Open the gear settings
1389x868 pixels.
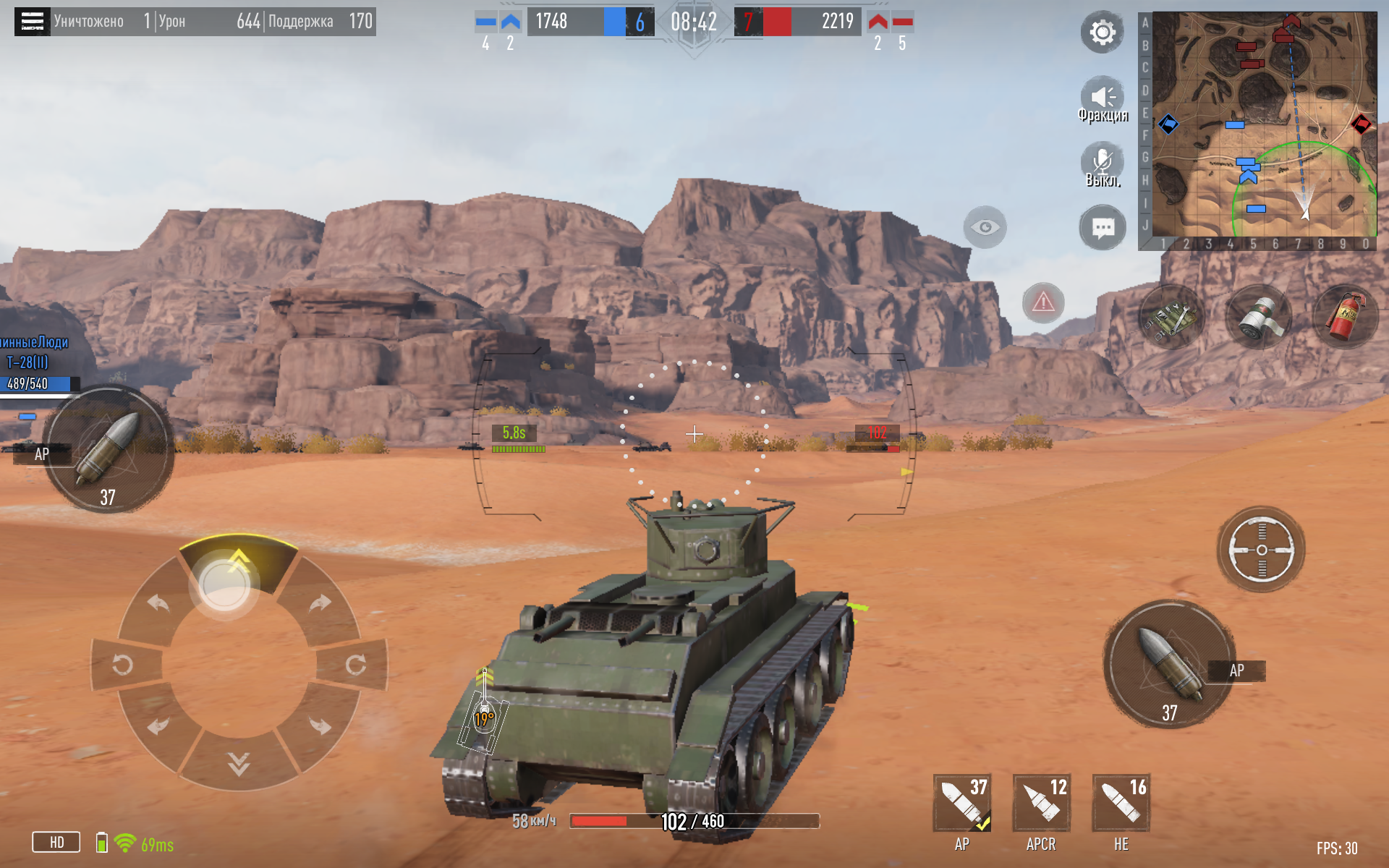point(1102,33)
